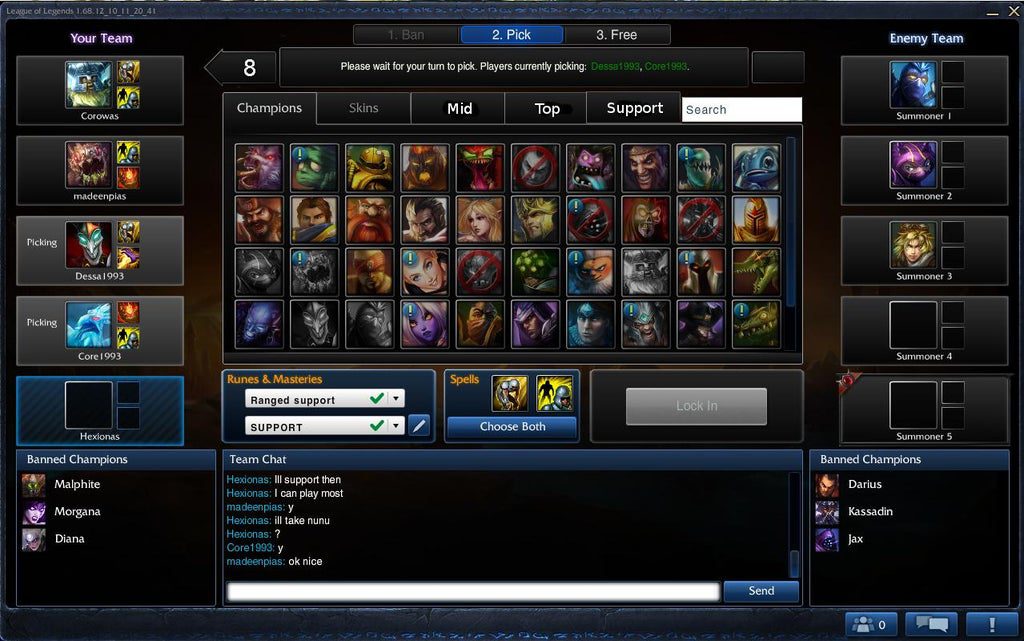
Task: Choose the Janna champion portrait
Action: (x=480, y=220)
